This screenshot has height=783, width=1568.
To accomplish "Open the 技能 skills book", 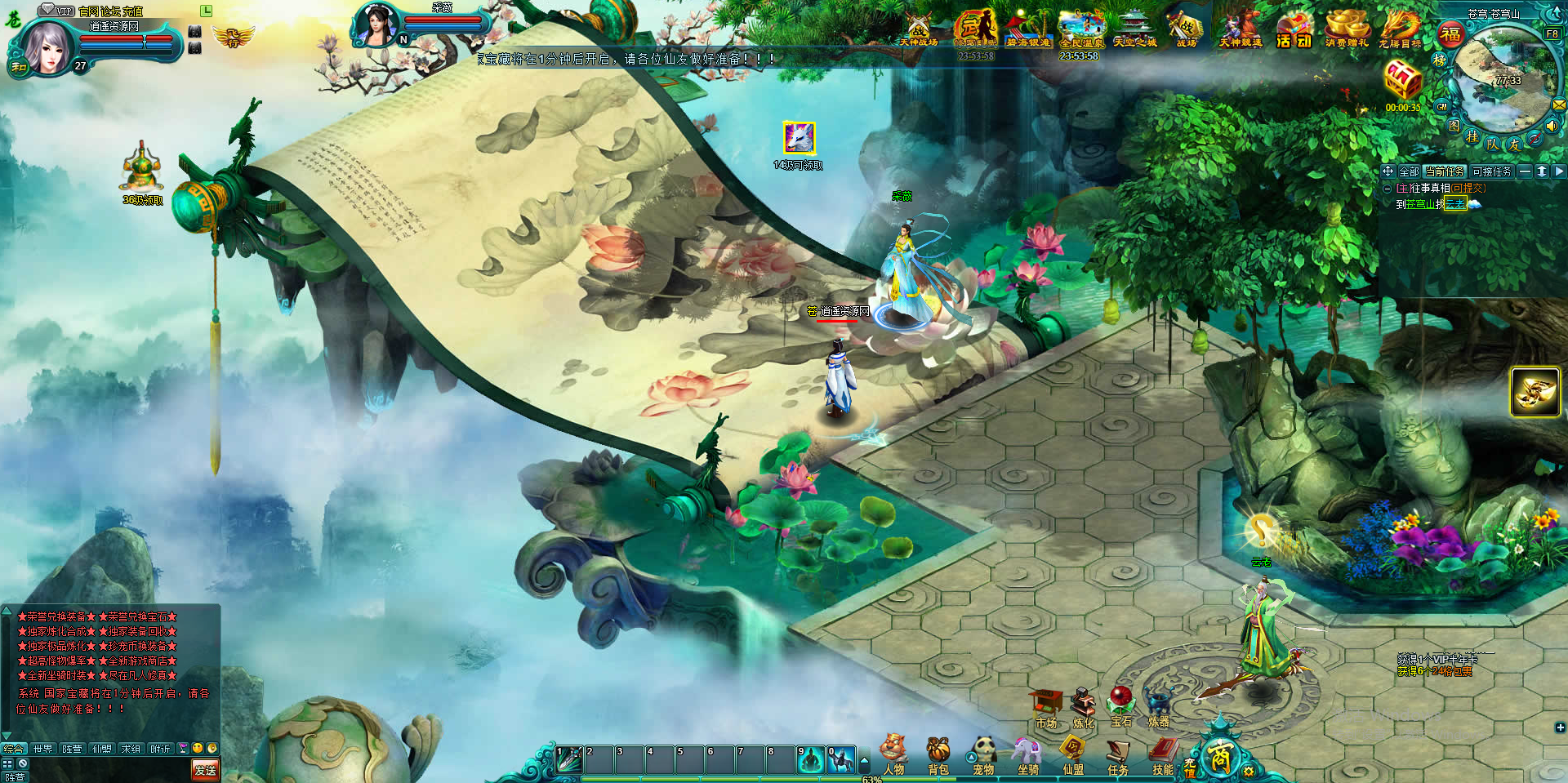I will (1163, 754).
